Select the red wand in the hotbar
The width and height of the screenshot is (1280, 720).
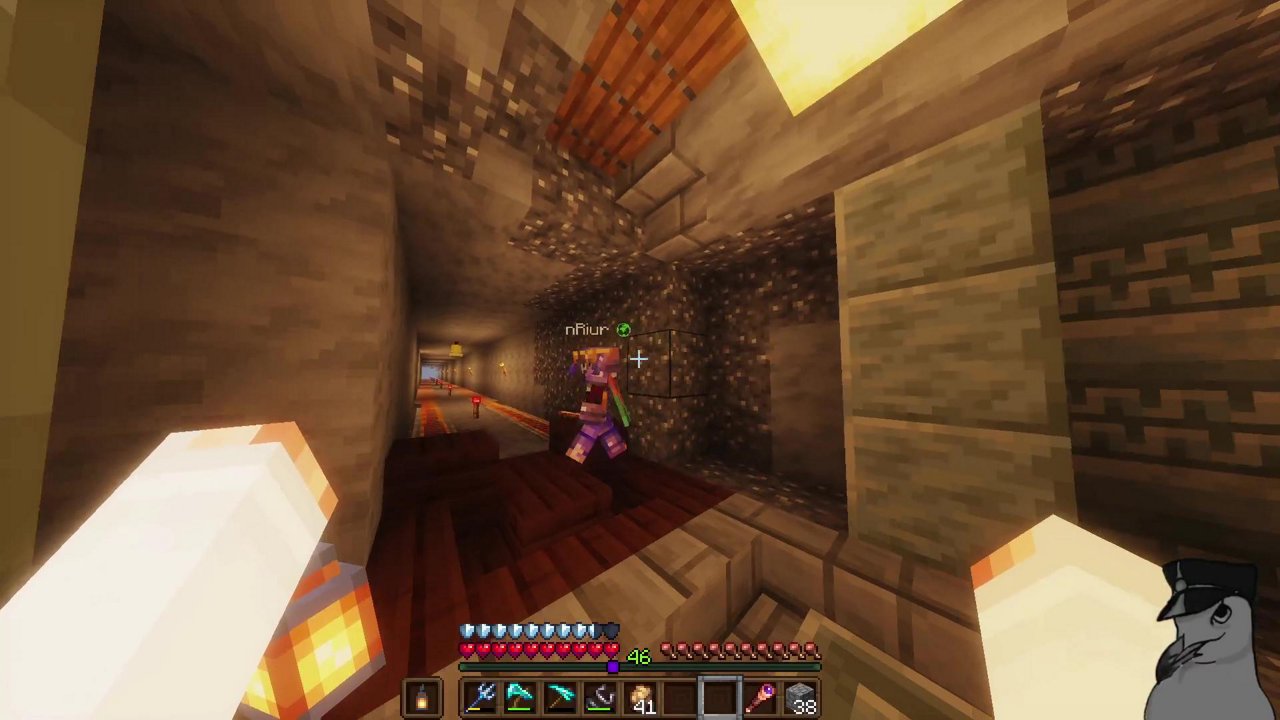(760, 696)
